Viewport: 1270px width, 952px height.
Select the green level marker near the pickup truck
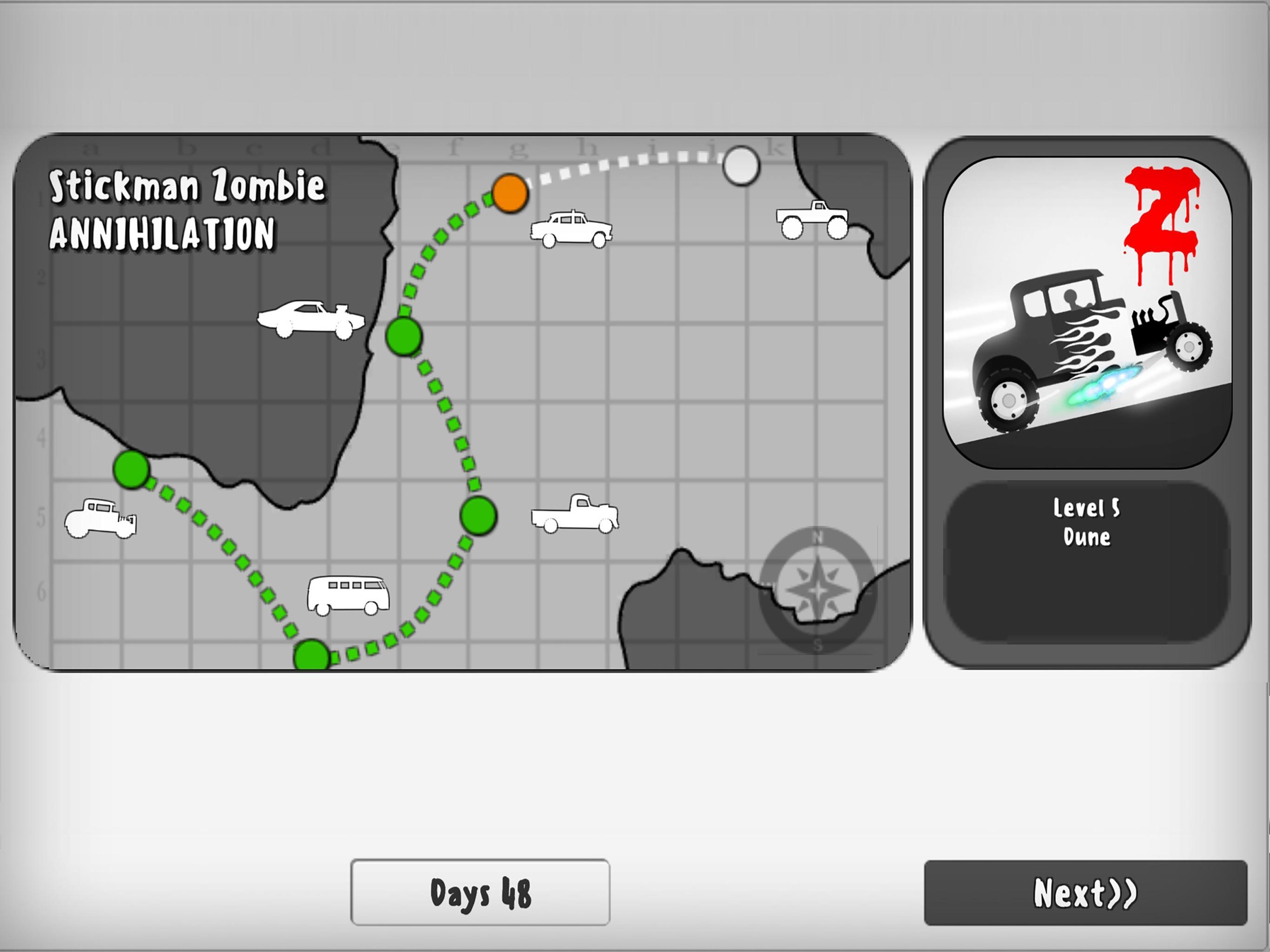click(478, 515)
